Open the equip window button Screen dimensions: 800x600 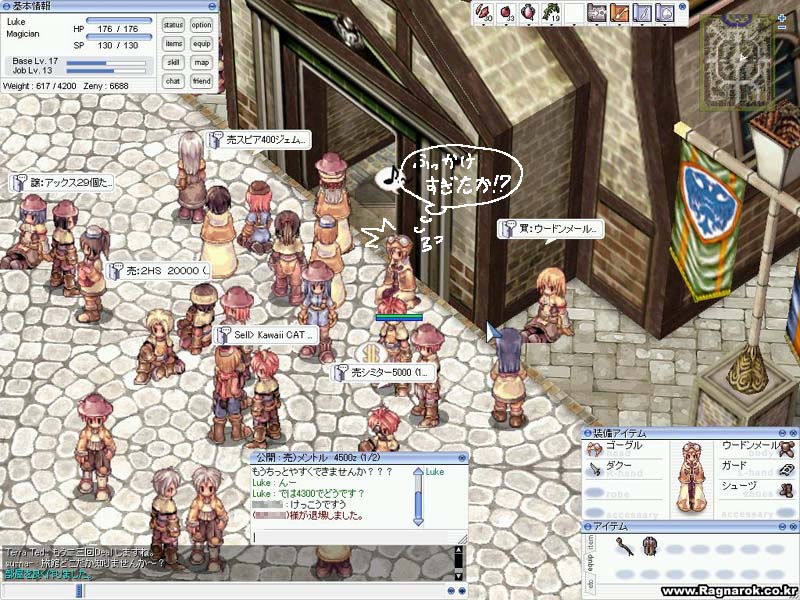[202, 43]
